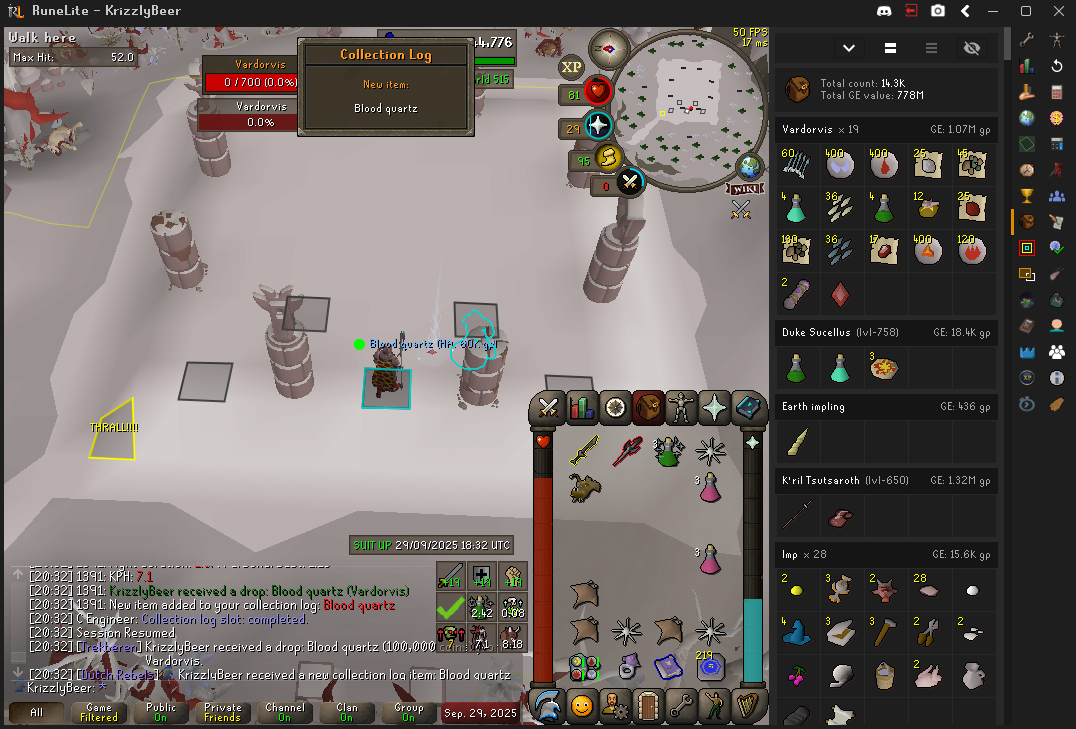1076x729 pixels.
Task: Open the world map globe icon
Action: point(749,167)
